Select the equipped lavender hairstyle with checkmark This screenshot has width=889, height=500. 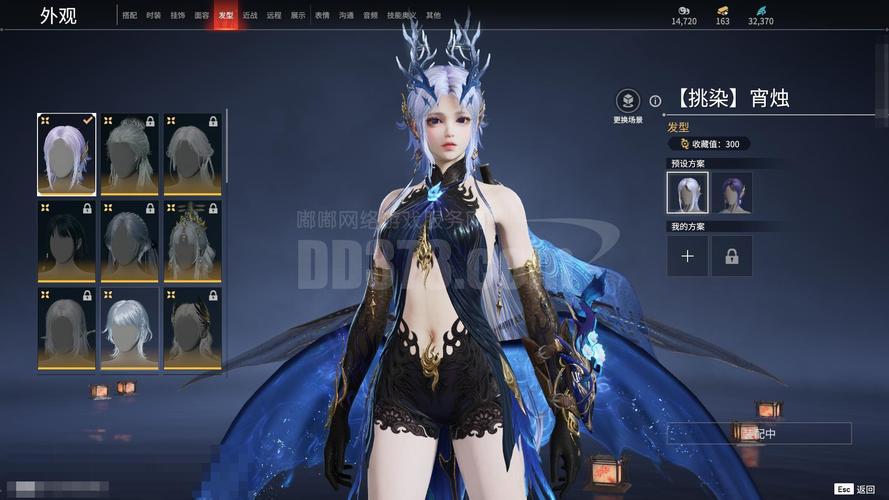67,154
